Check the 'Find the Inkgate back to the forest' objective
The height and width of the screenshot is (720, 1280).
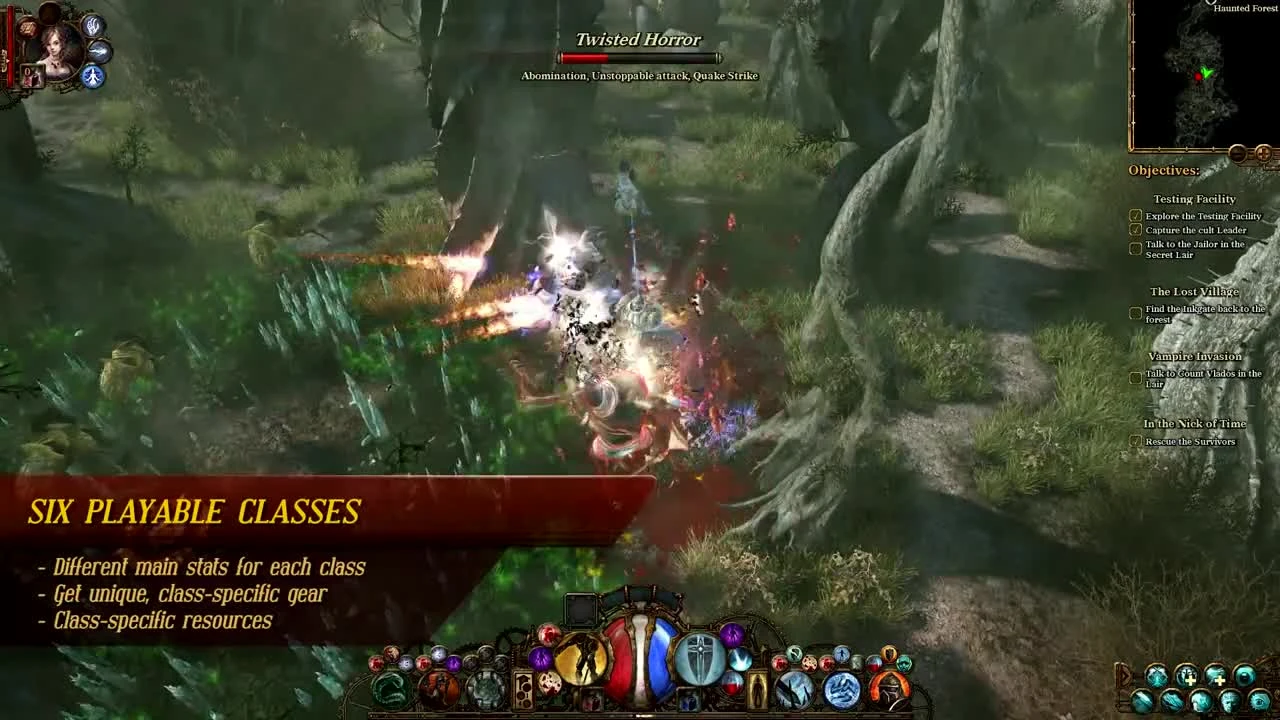tap(1136, 313)
